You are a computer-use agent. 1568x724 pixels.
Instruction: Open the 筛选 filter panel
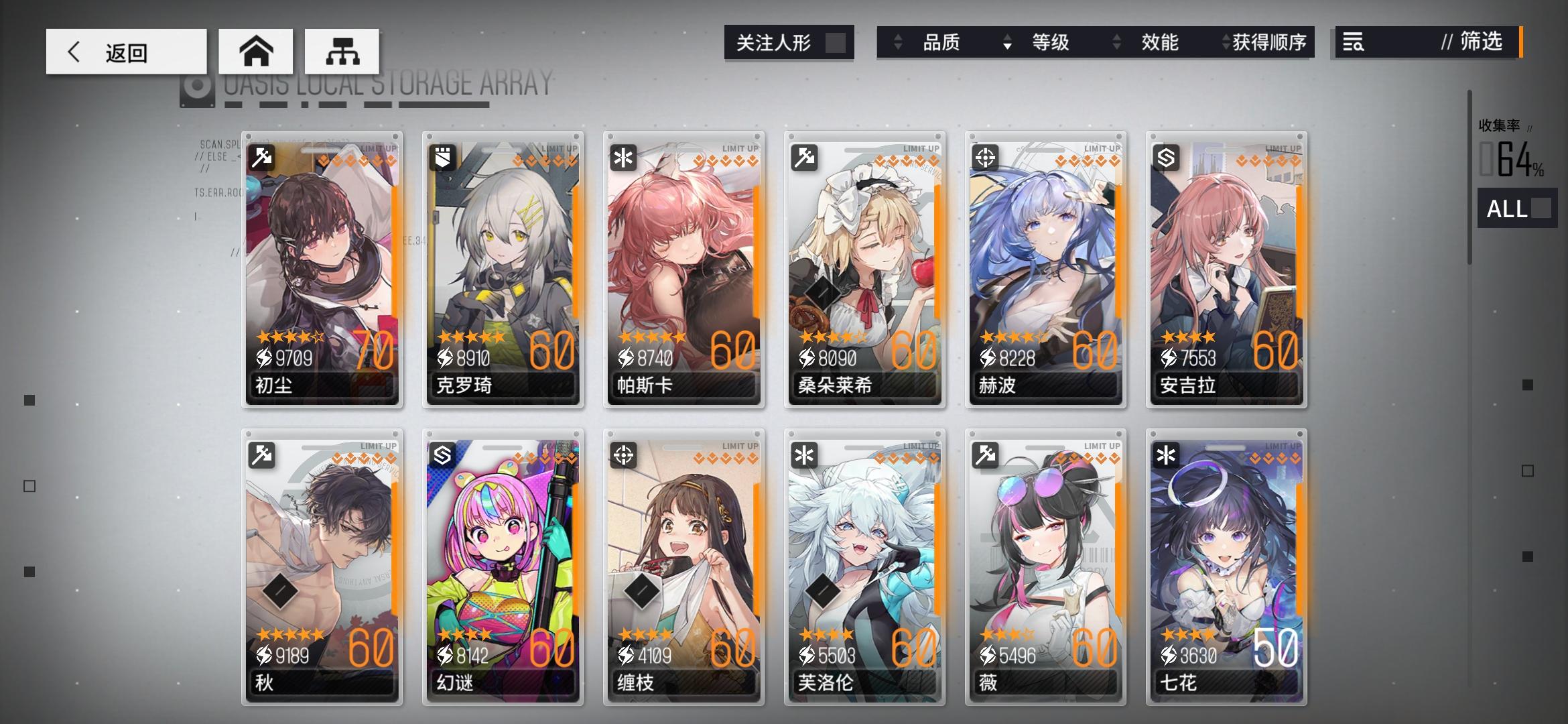pyautogui.click(x=1481, y=42)
